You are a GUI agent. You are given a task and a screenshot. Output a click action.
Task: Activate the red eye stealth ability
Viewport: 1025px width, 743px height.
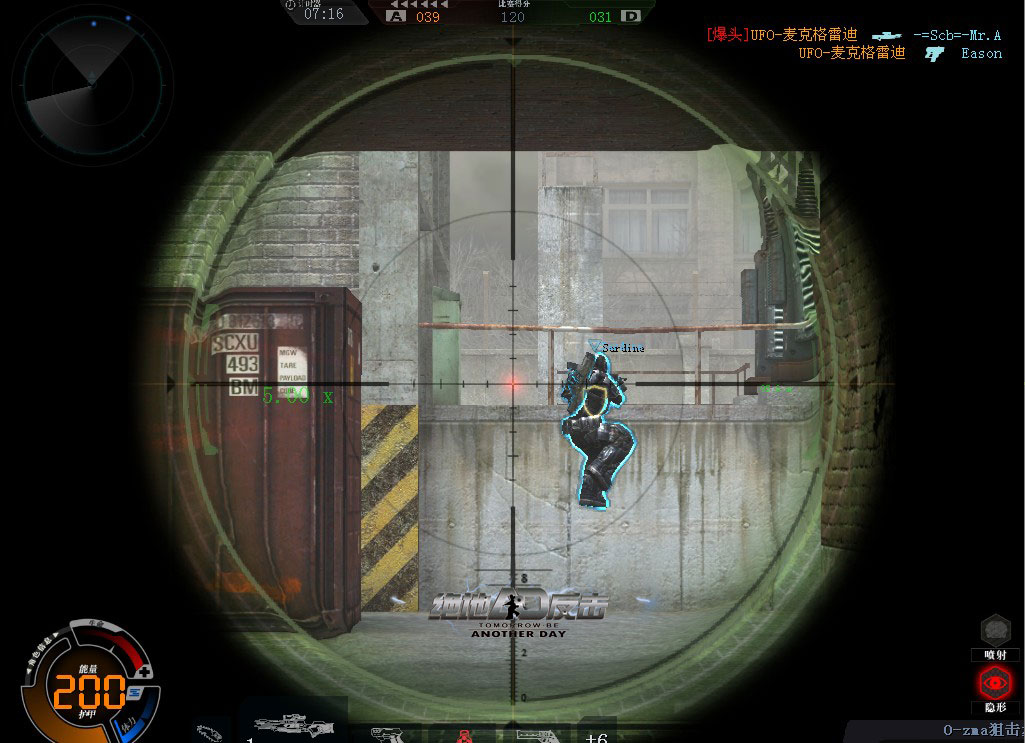click(x=995, y=683)
